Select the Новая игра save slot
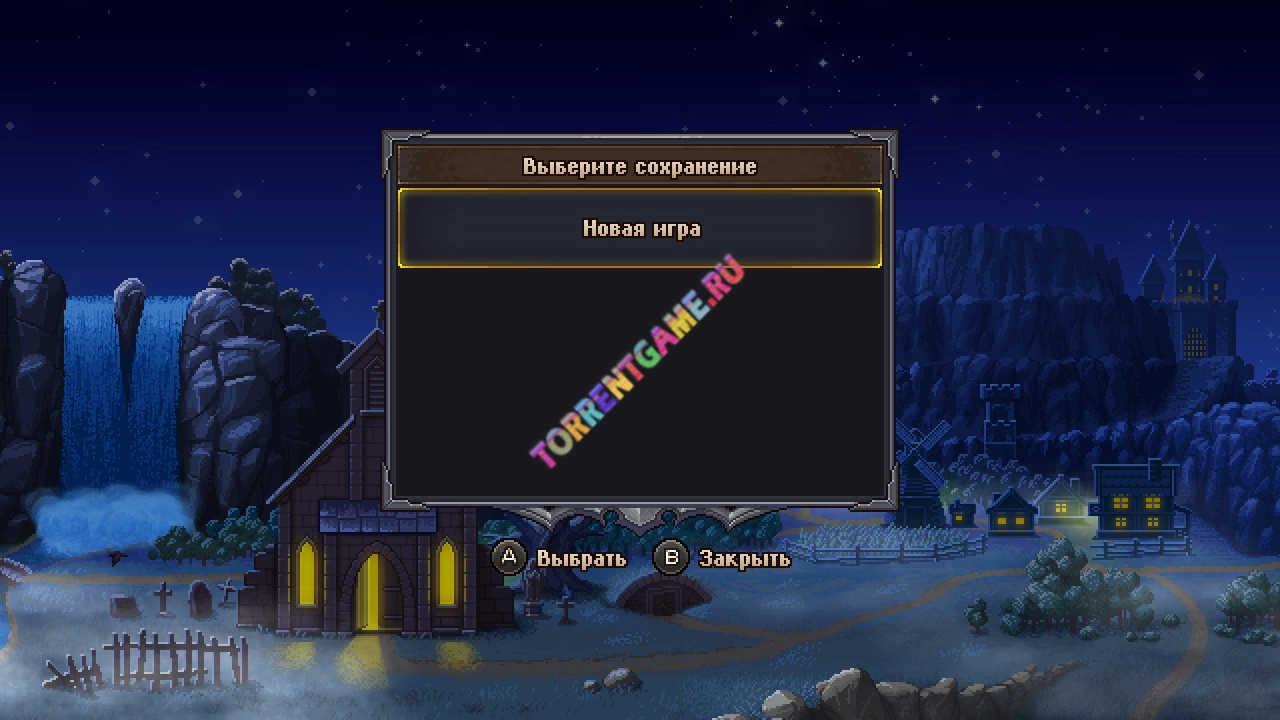The height and width of the screenshot is (720, 1280). pos(640,229)
